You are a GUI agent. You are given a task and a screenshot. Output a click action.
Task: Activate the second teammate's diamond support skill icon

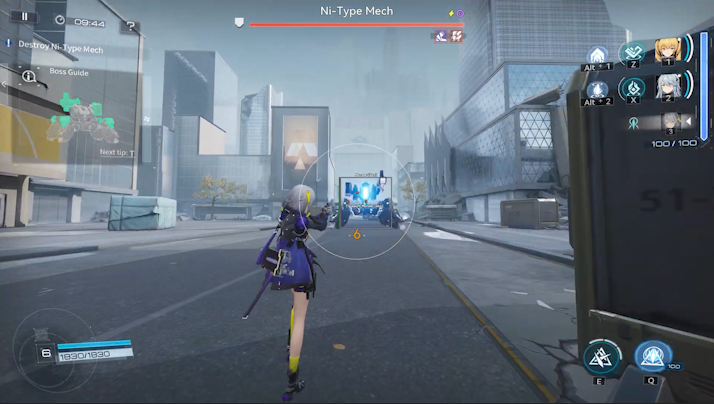[632, 89]
